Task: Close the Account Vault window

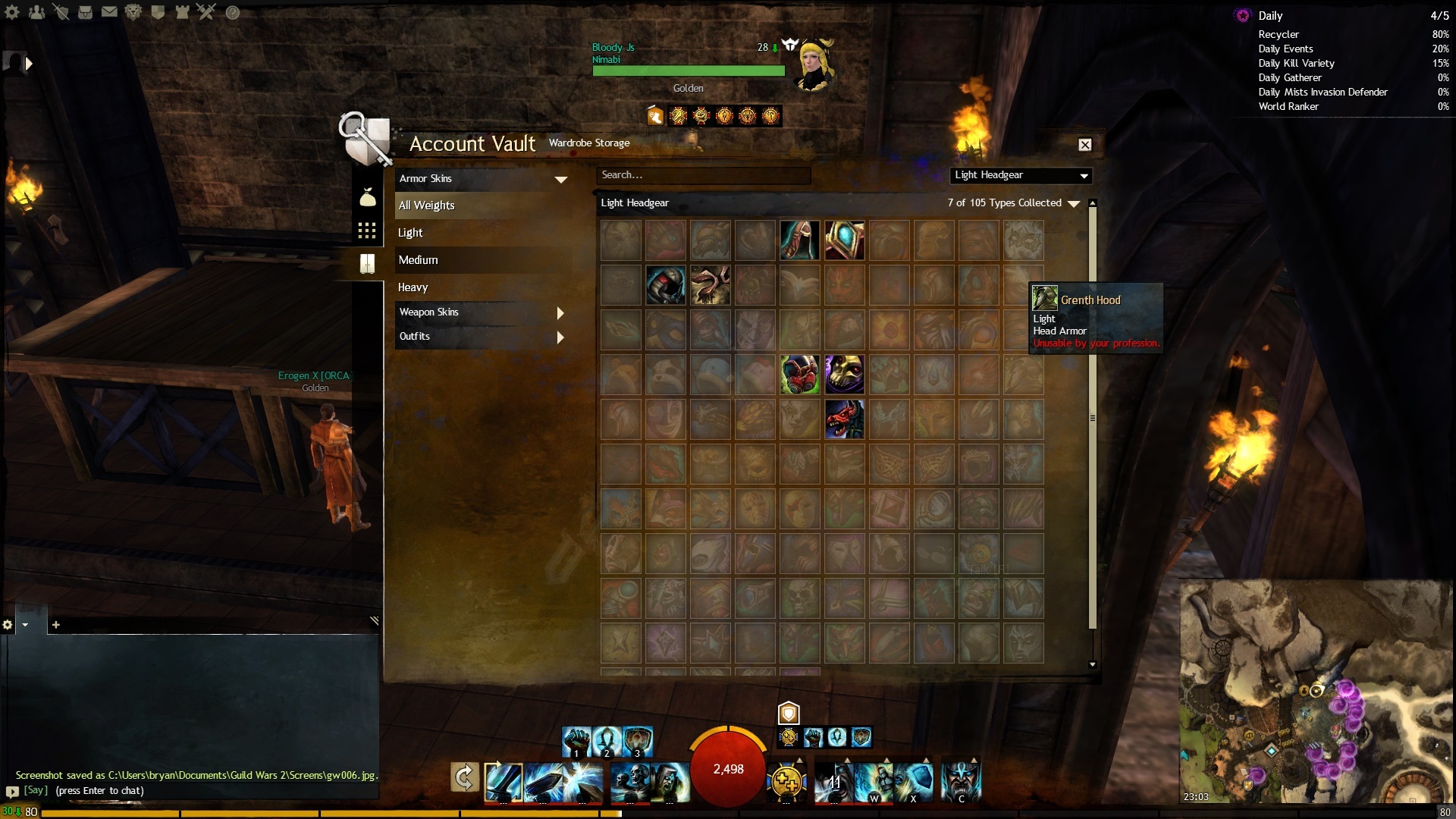Action: (x=1085, y=145)
